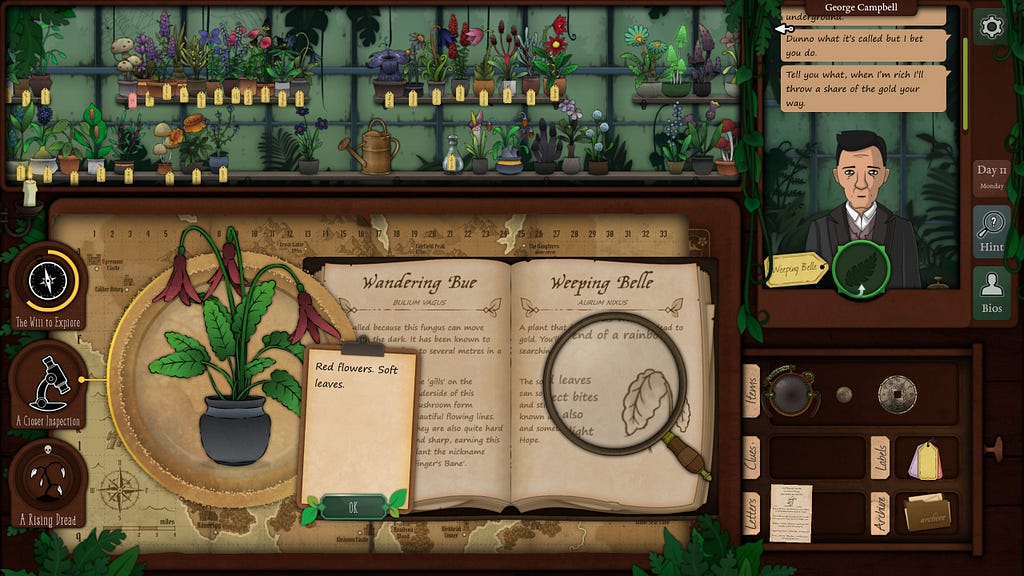Open the settings gear
Image resolution: width=1024 pixels, height=576 pixels.
[x=990, y=26]
